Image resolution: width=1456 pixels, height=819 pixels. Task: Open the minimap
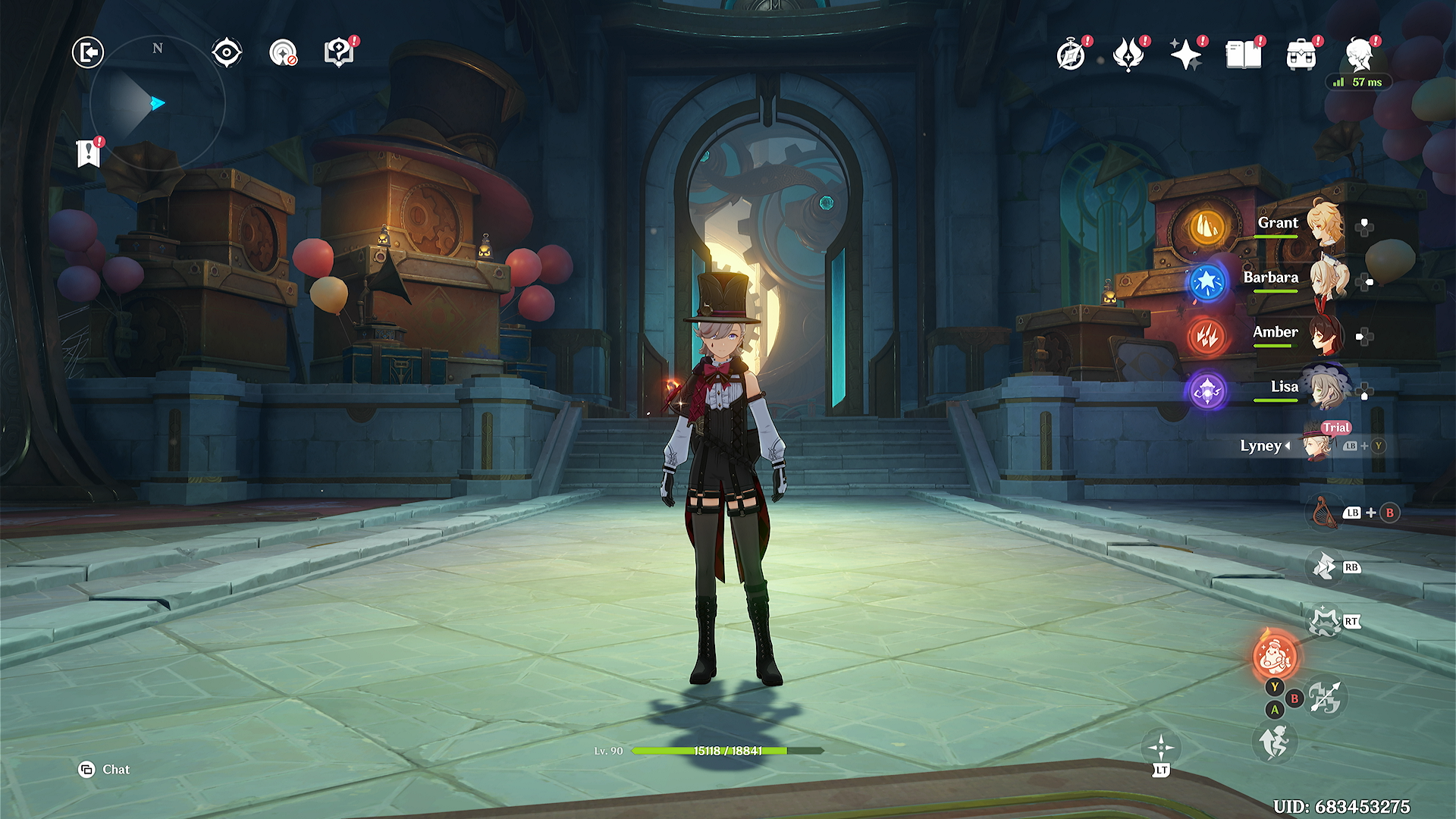click(157, 103)
